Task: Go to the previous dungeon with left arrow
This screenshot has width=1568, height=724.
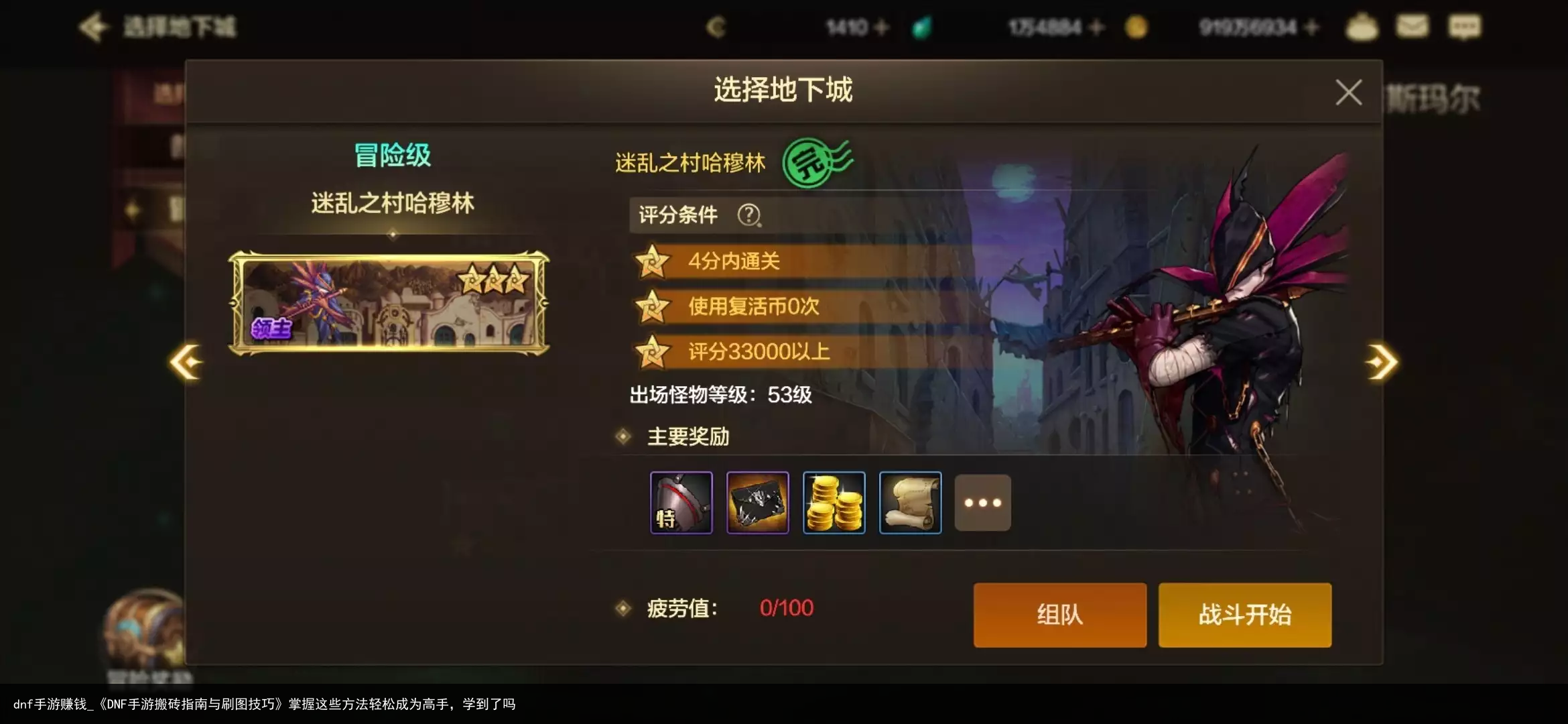Action: tap(186, 362)
